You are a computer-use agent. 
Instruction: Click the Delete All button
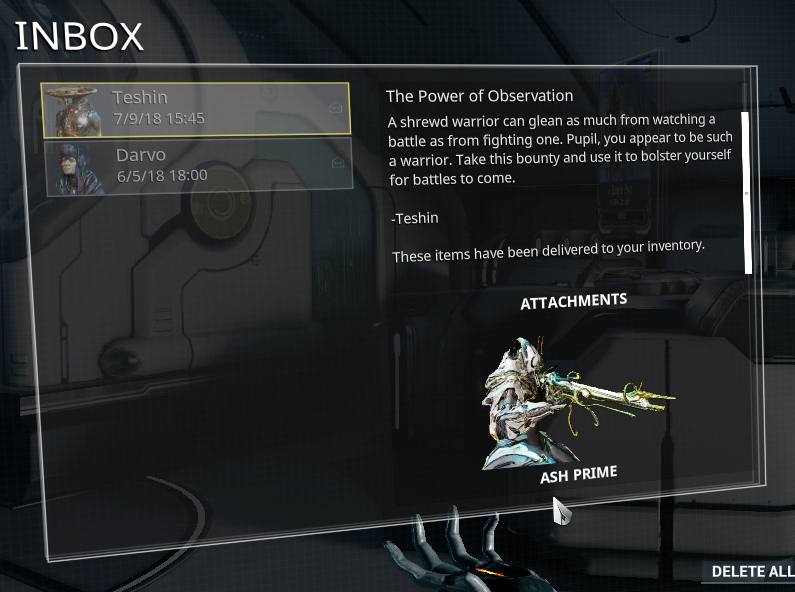(752, 572)
